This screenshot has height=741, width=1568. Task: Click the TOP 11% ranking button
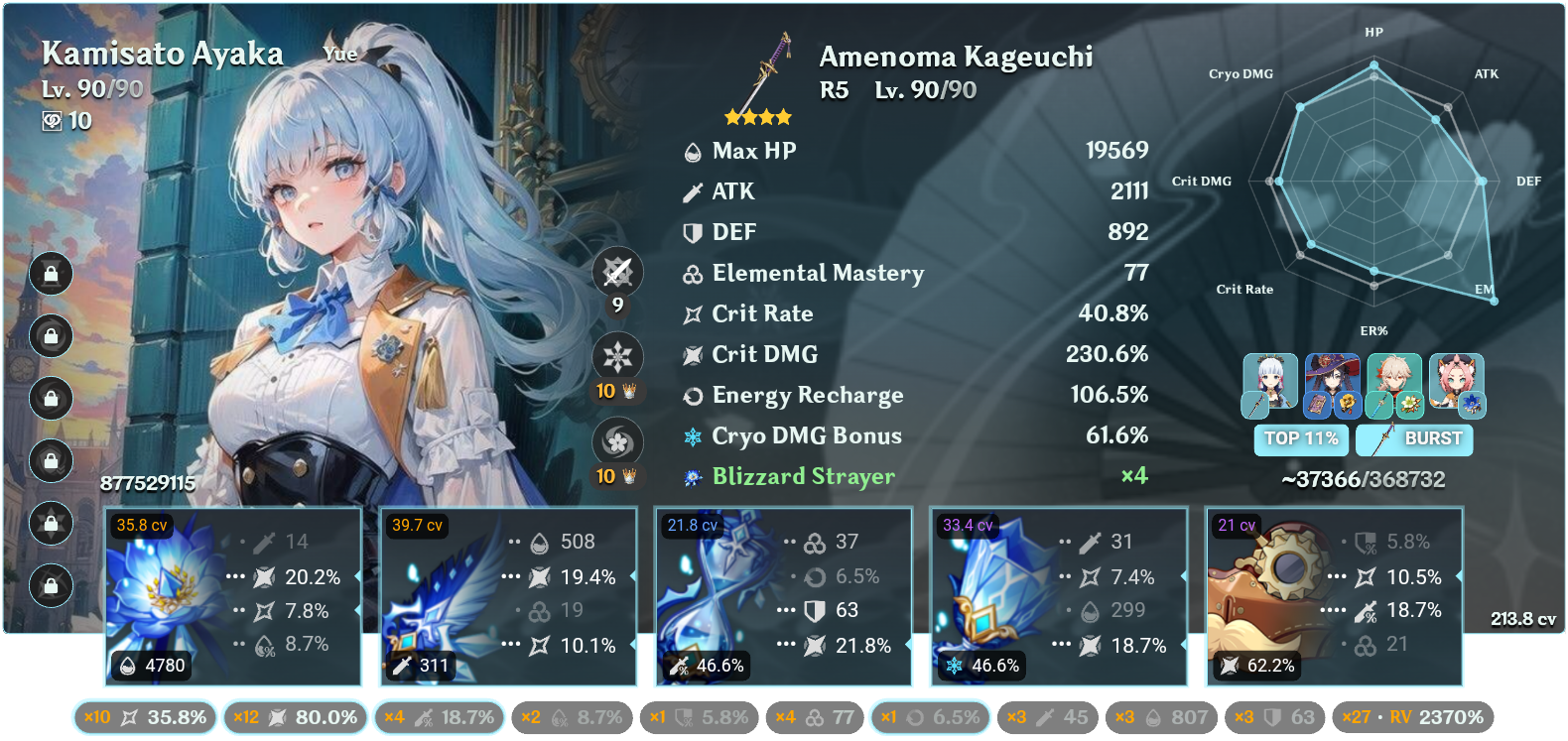coord(1301,437)
